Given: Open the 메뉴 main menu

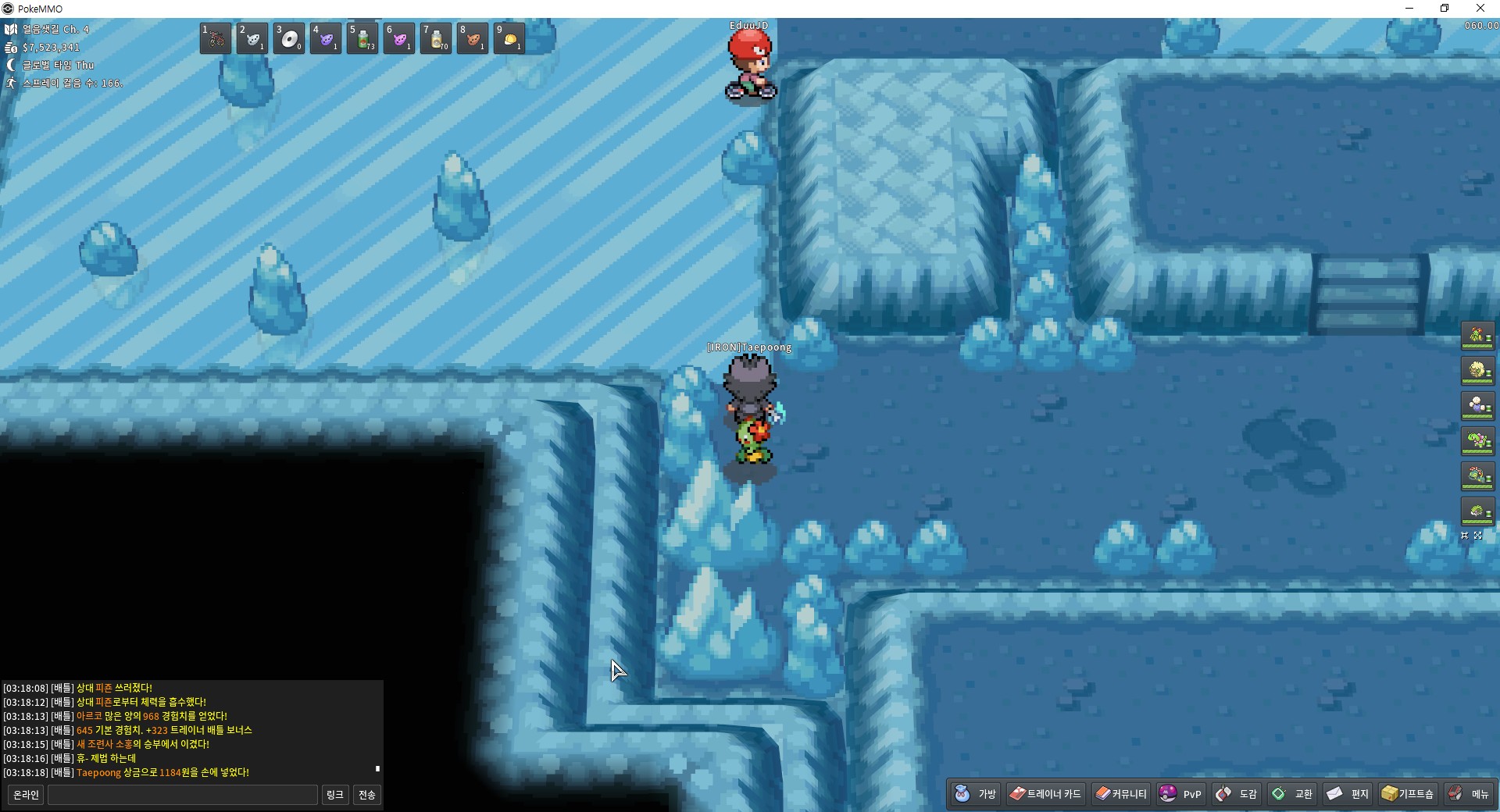Looking at the screenshot, I should tap(1469, 794).
